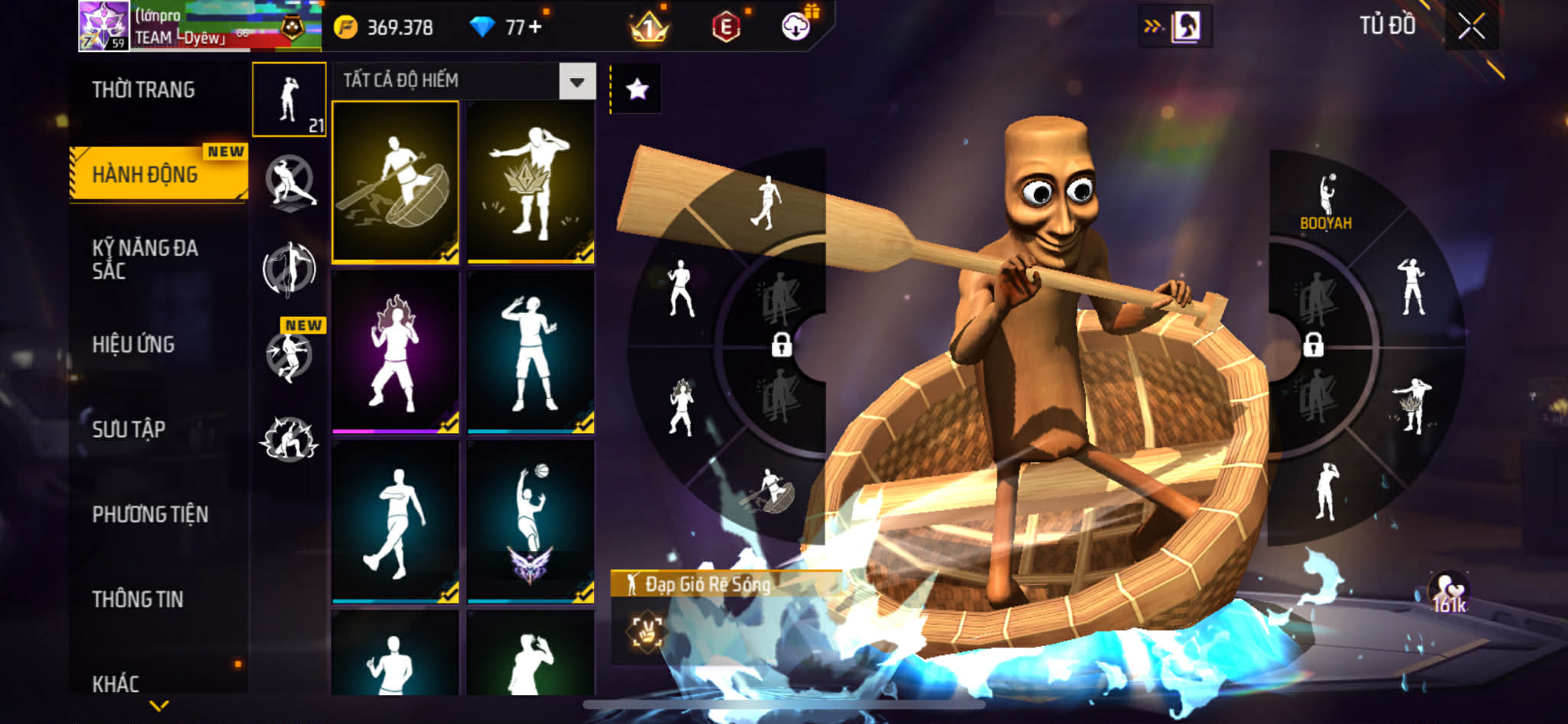The width and height of the screenshot is (1568, 724).
Task: Open the Thời Trang category
Action: [x=143, y=90]
